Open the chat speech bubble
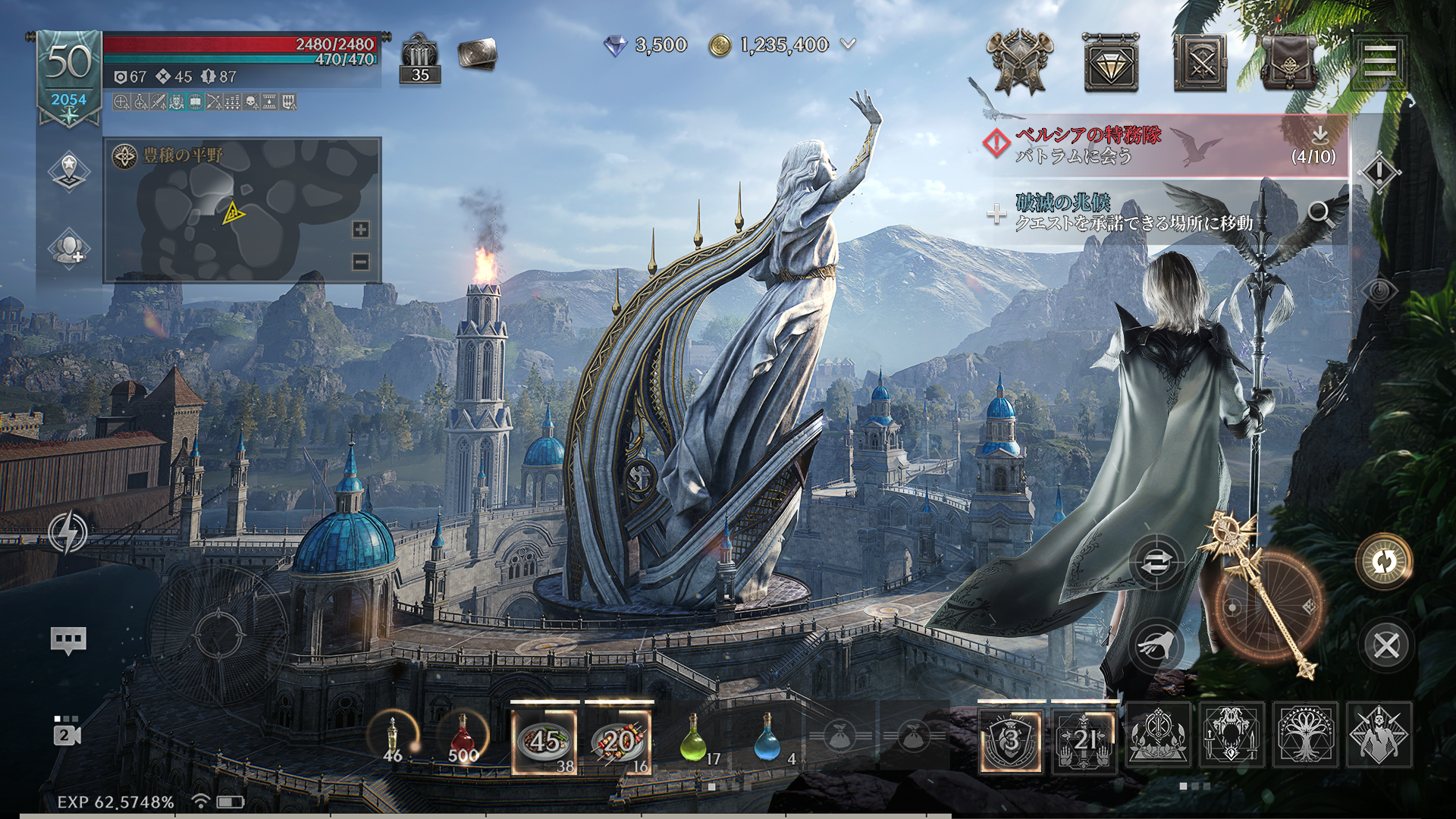Image resolution: width=1456 pixels, height=819 pixels. click(68, 641)
